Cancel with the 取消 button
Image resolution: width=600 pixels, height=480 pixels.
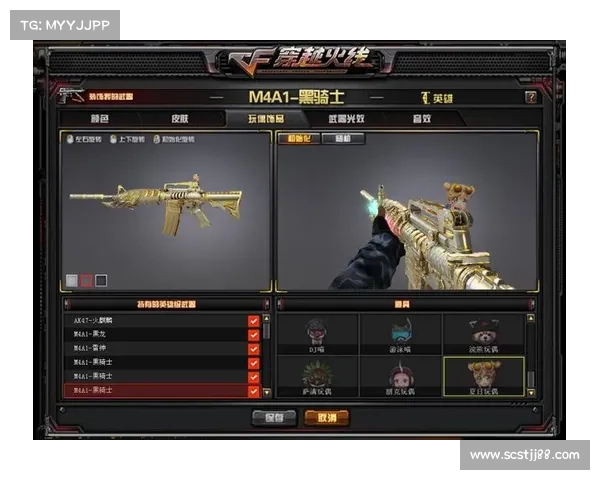[328, 416]
